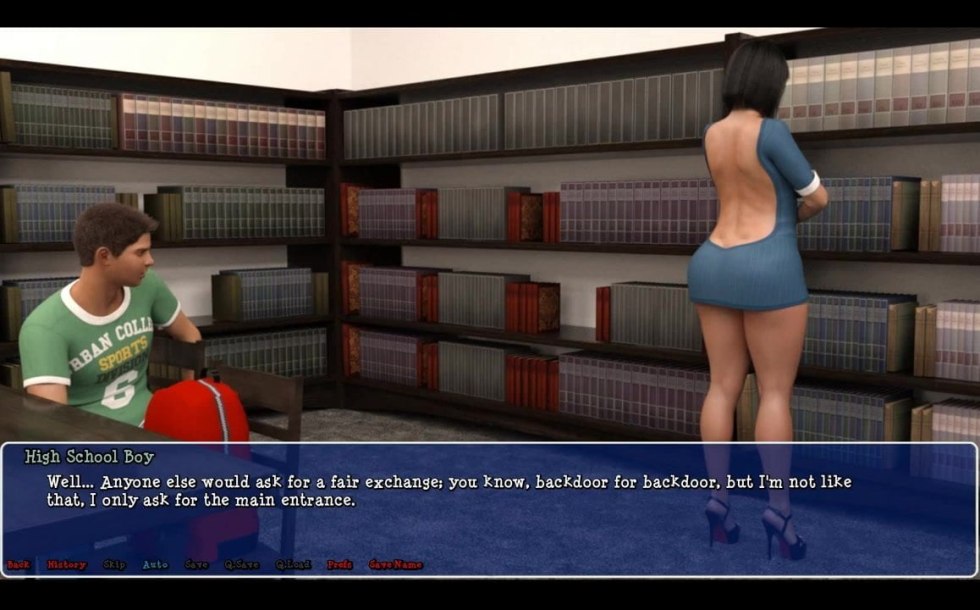The width and height of the screenshot is (980, 610).
Task: Open the Prefs settings
Action: pos(340,565)
